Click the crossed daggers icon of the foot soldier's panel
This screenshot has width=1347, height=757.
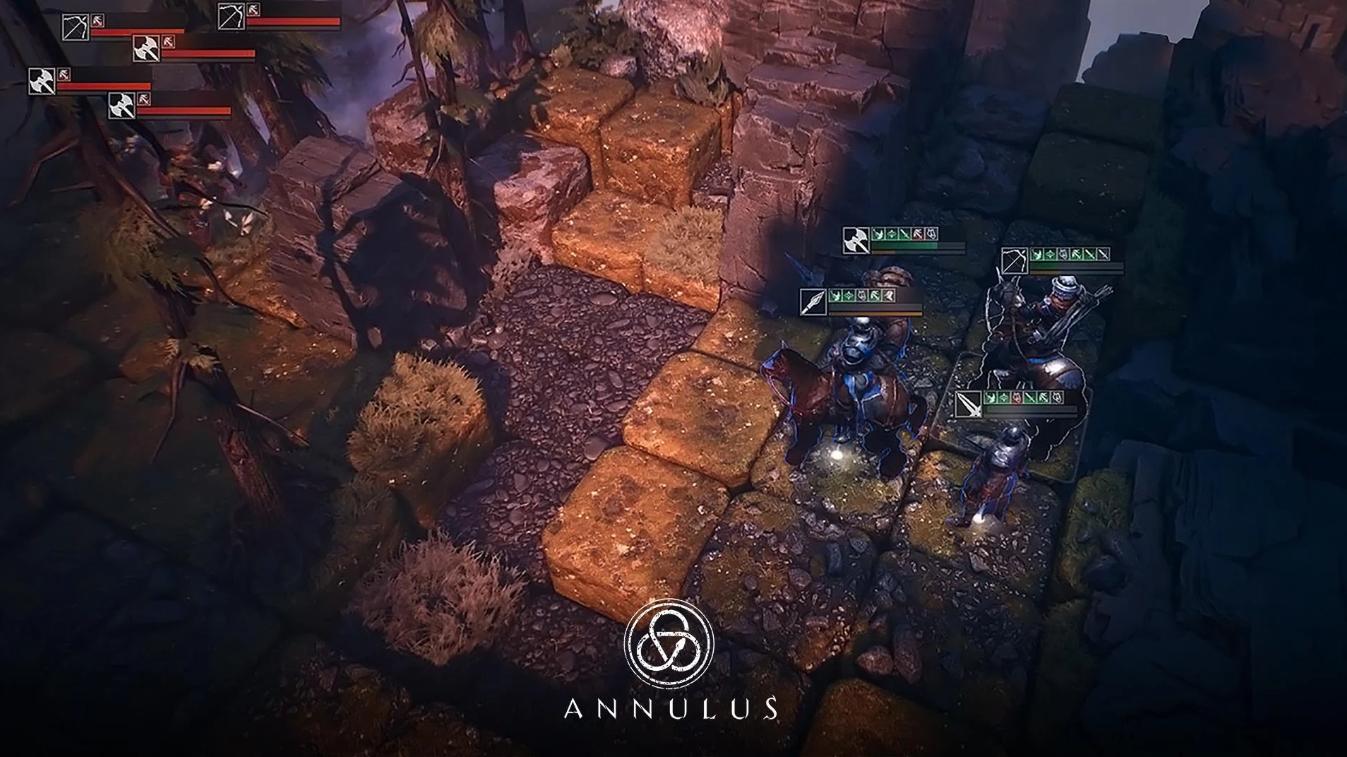969,405
